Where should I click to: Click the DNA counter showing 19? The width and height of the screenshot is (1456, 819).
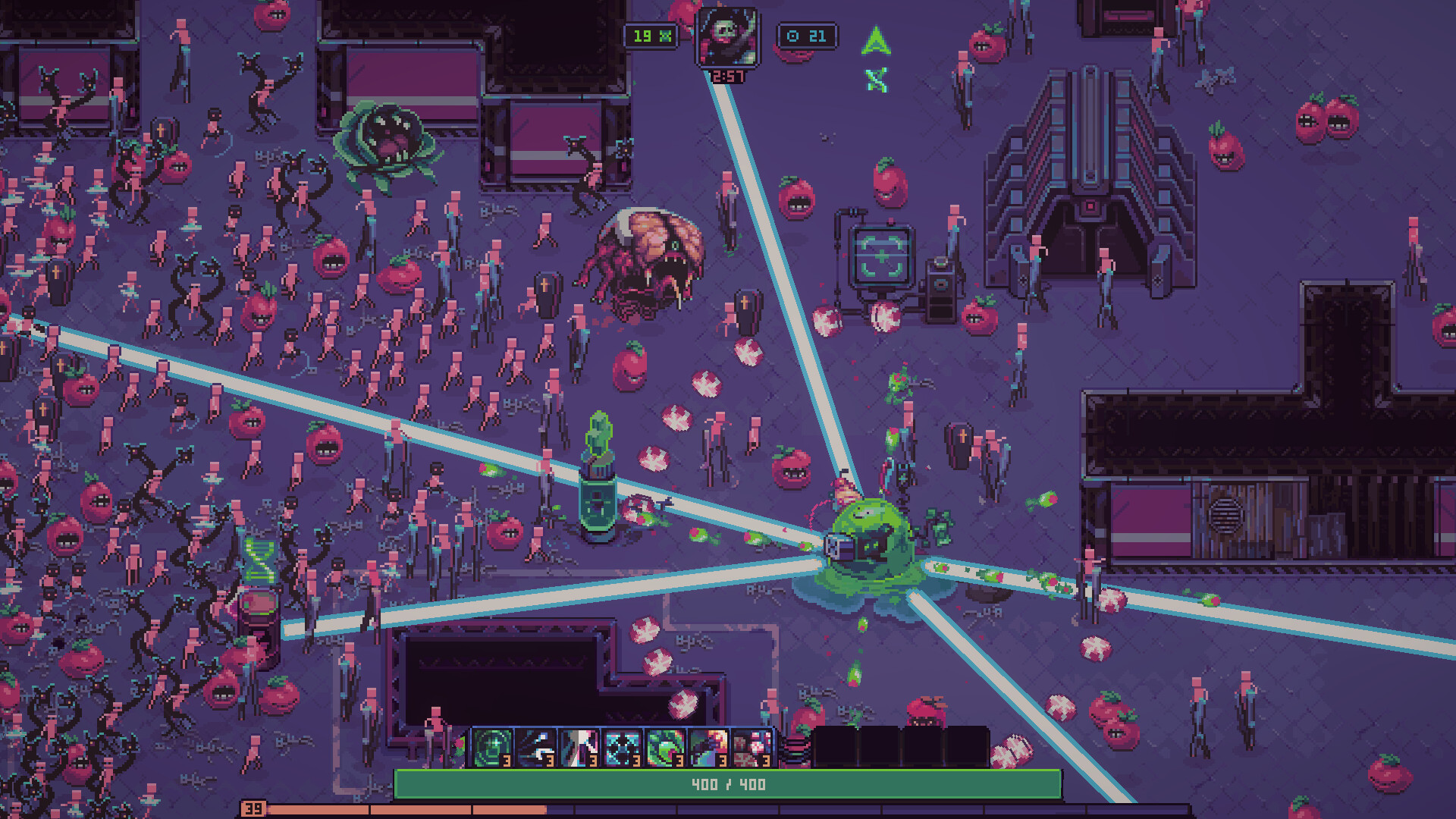(x=651, y=35)
